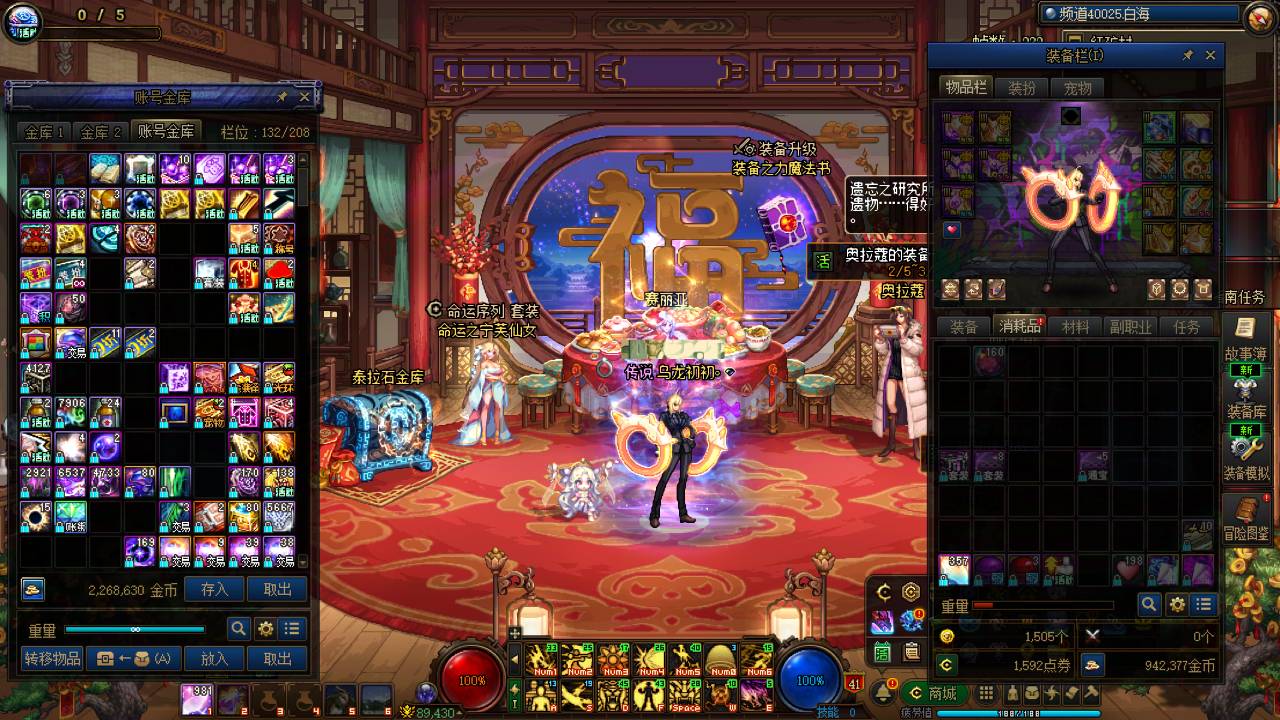Screen dimensions: 1280x720
Task: Open the vault search magnifier
Action: [238, 628]
